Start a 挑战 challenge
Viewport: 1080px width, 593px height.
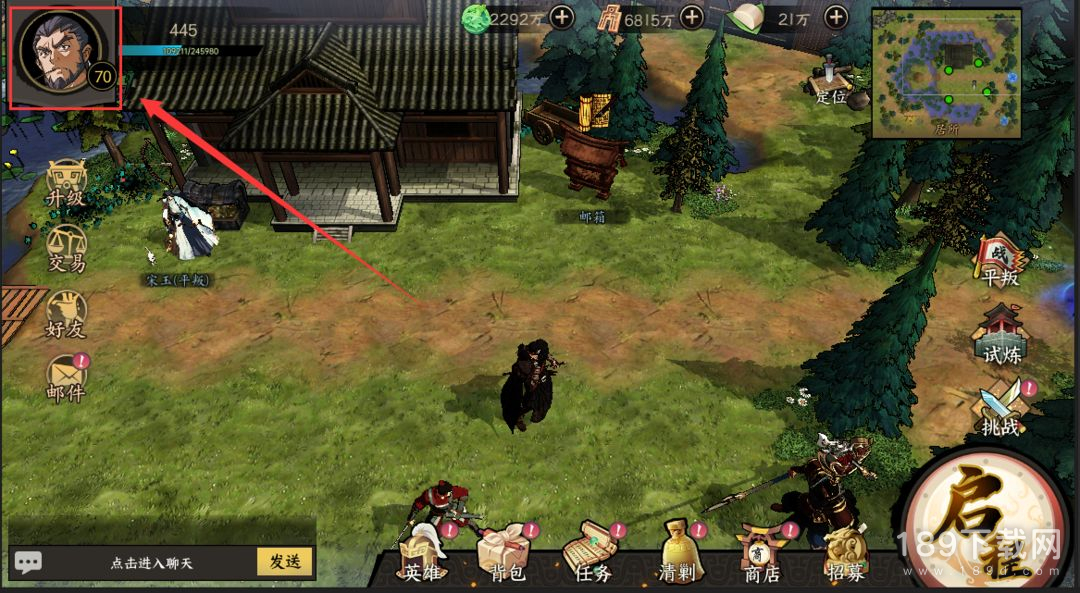pyautogui.click(x=1000, y=410)
